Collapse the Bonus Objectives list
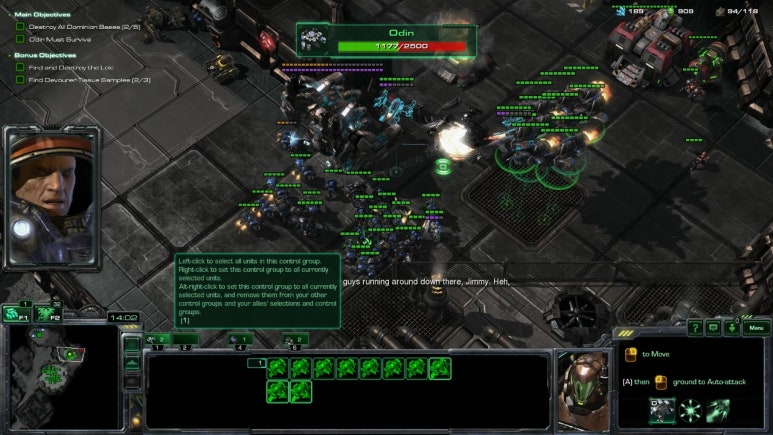 9,55
